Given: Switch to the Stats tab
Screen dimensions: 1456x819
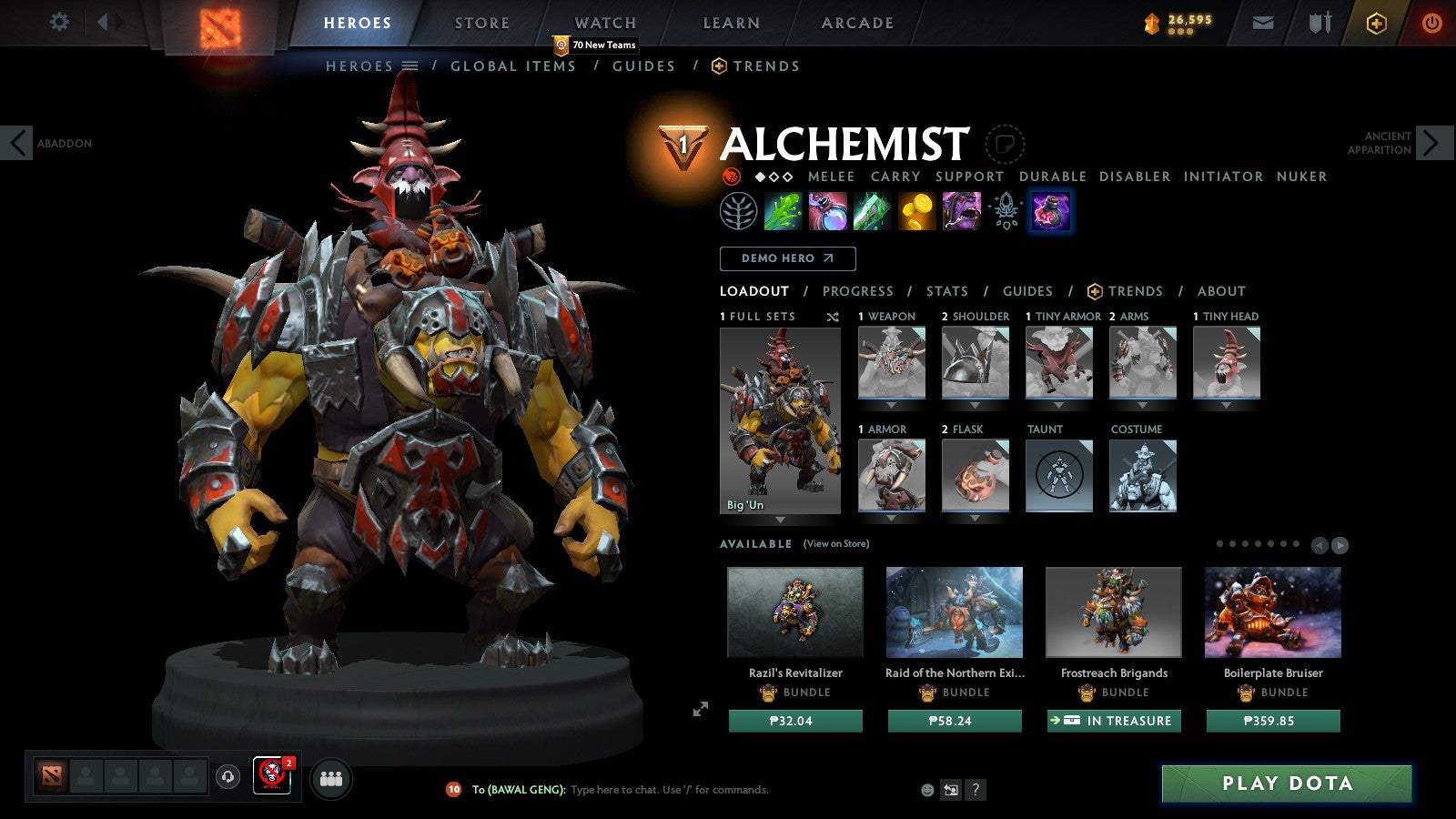Looking at the screenshot, I should (946, 291).
